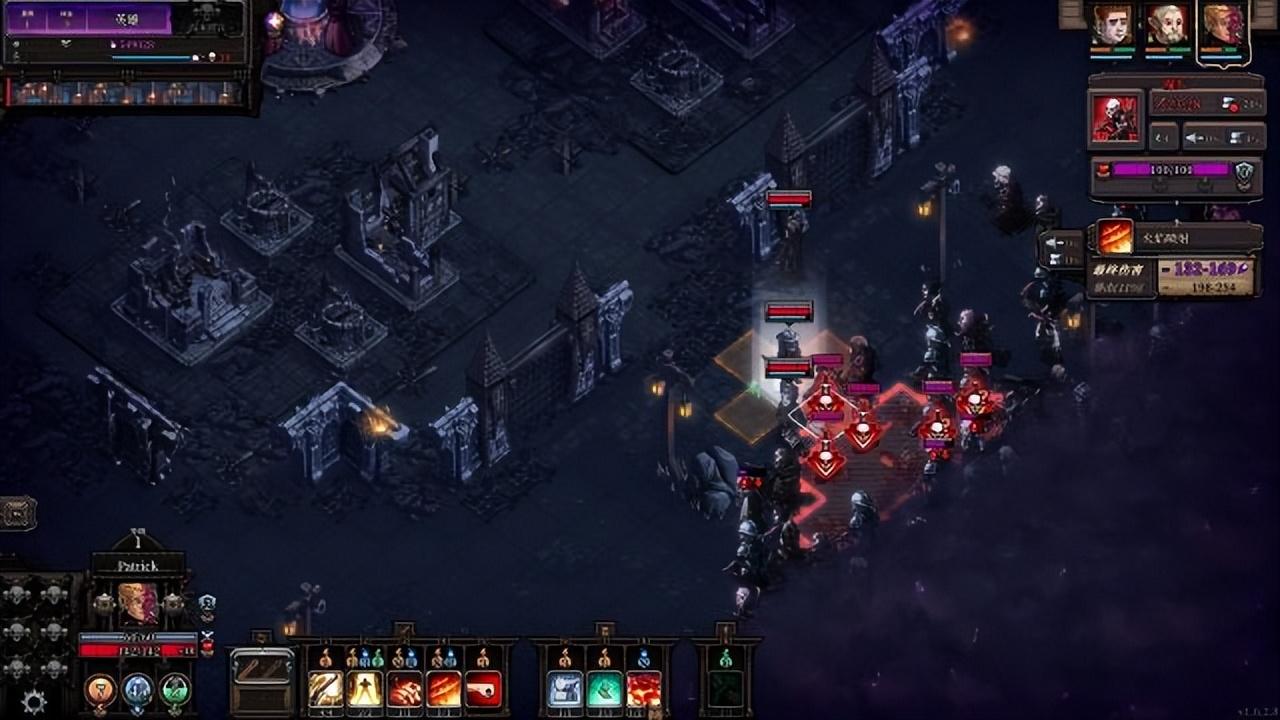Image resolution: width=1280 pixels, height=720 pixels.
Task: Activate the orange round ability button
Action: click(x=100, y=689)
